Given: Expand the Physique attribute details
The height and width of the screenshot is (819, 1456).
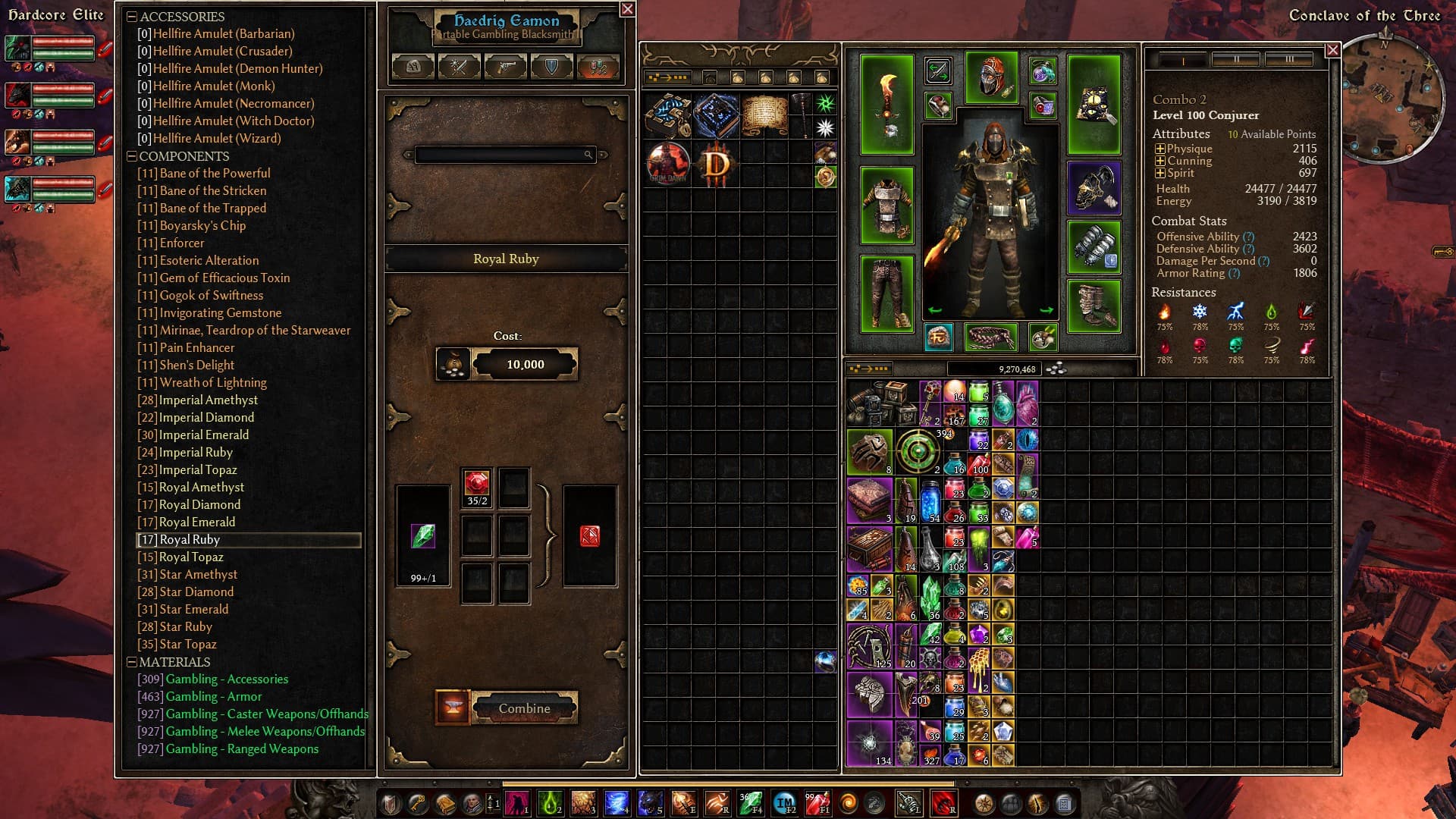Looking at the screenshot, I should [x=1159, y=149].
